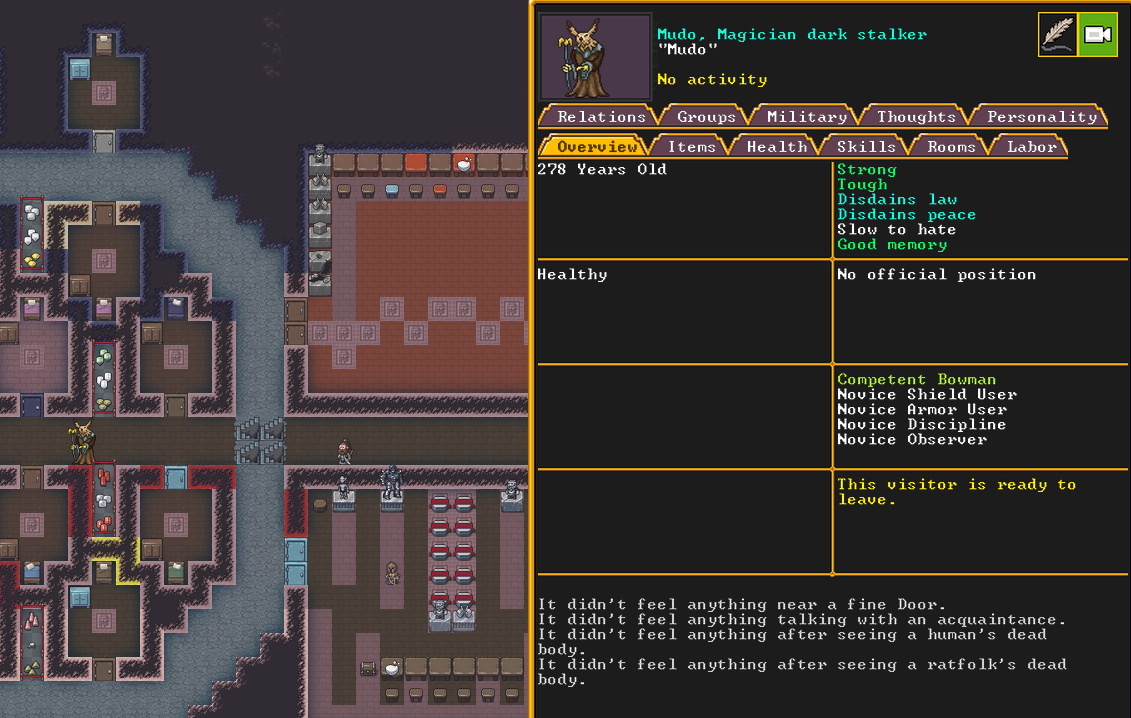This screenshot has width=1131, height=718.
Task: View the Thoughts tab
Action: [916, 117]
